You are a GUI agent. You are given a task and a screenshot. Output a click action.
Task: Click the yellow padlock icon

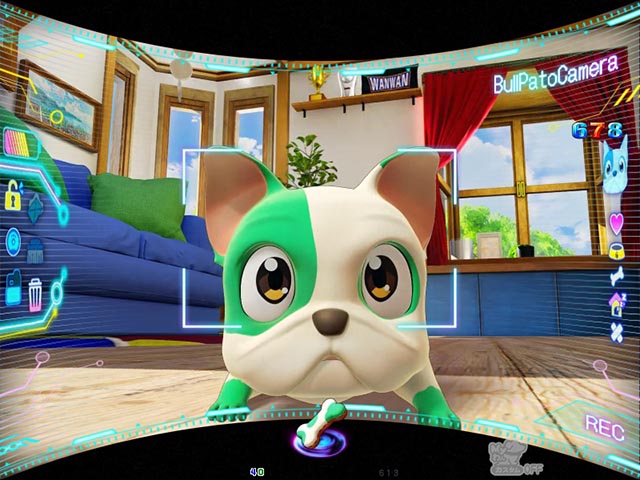tap(13, 197)
